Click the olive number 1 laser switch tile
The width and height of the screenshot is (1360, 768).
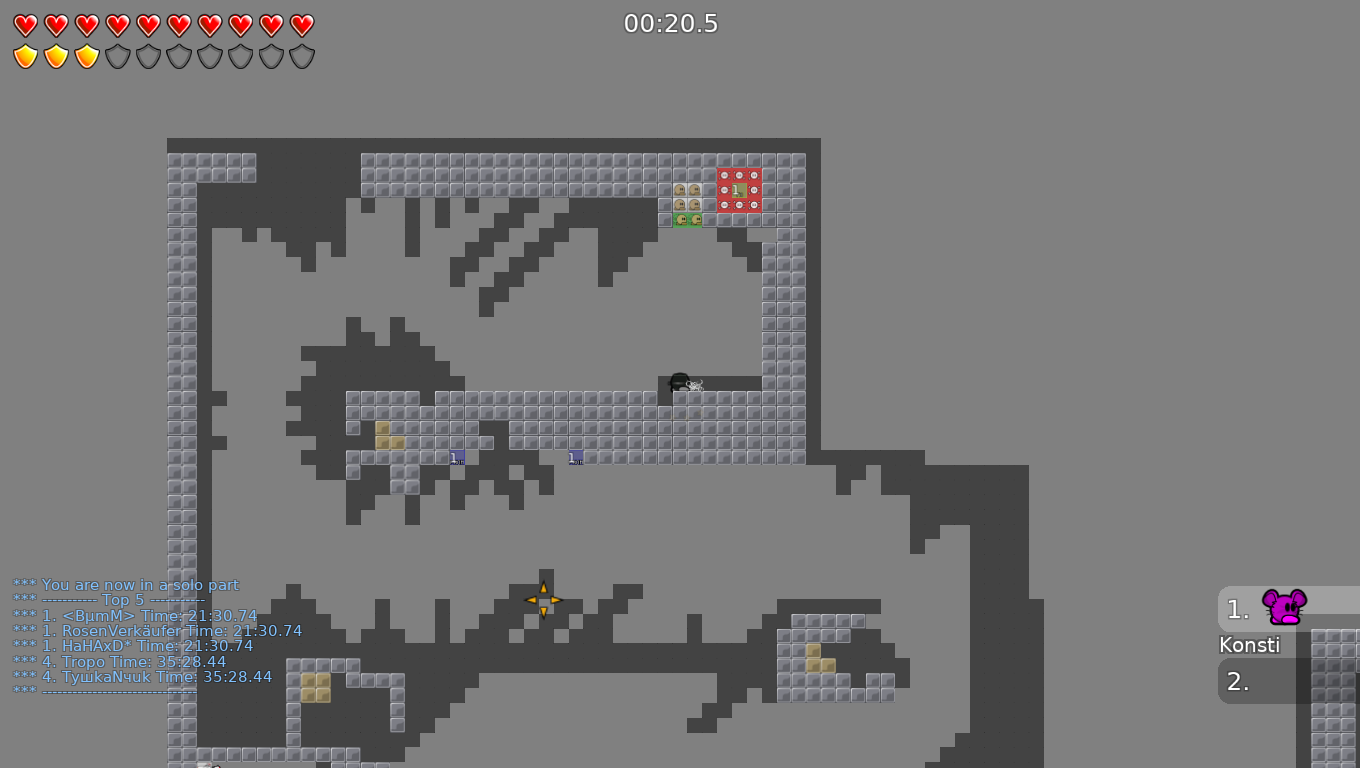point(739,190)
